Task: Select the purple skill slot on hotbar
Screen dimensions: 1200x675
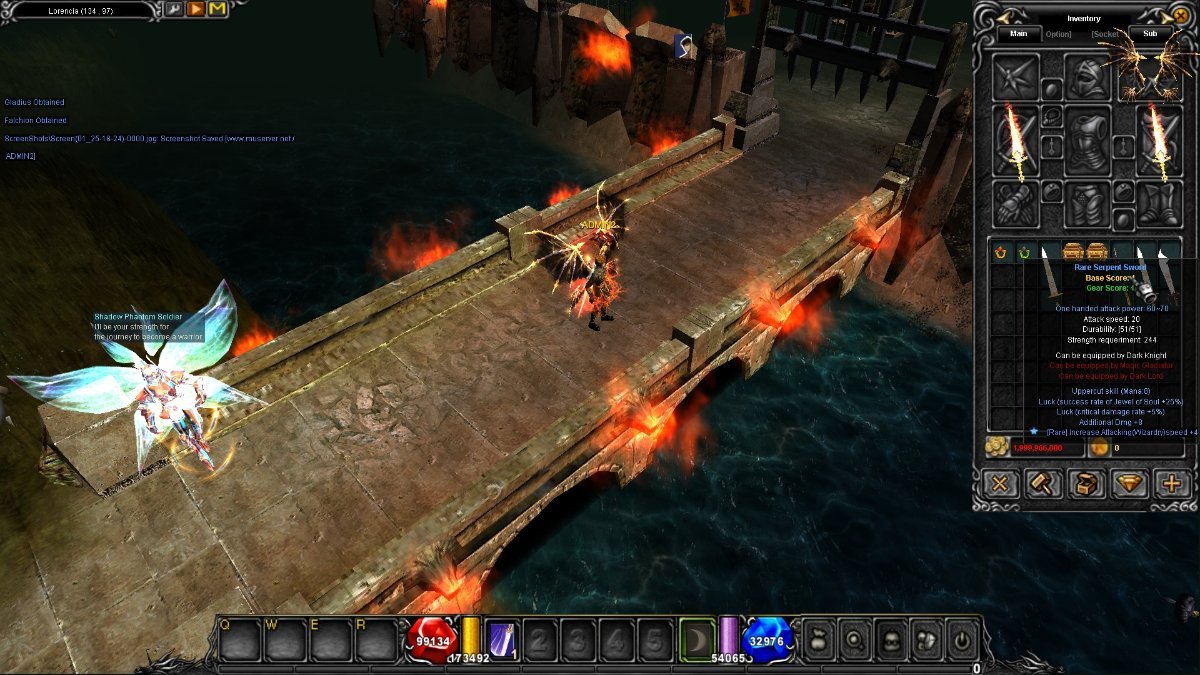Action: coord(500,638)
